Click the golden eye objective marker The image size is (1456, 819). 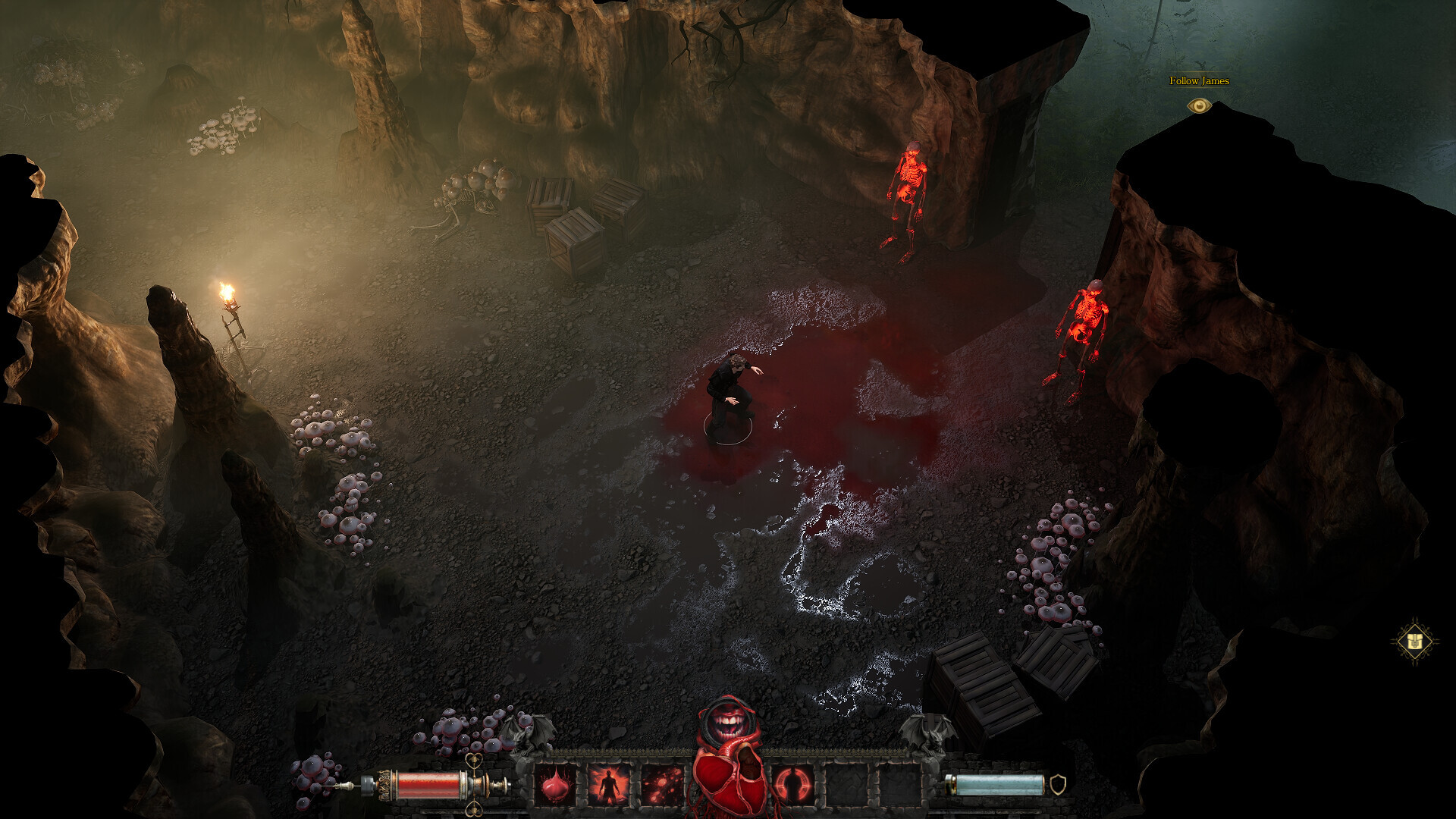pos(1199,105)
